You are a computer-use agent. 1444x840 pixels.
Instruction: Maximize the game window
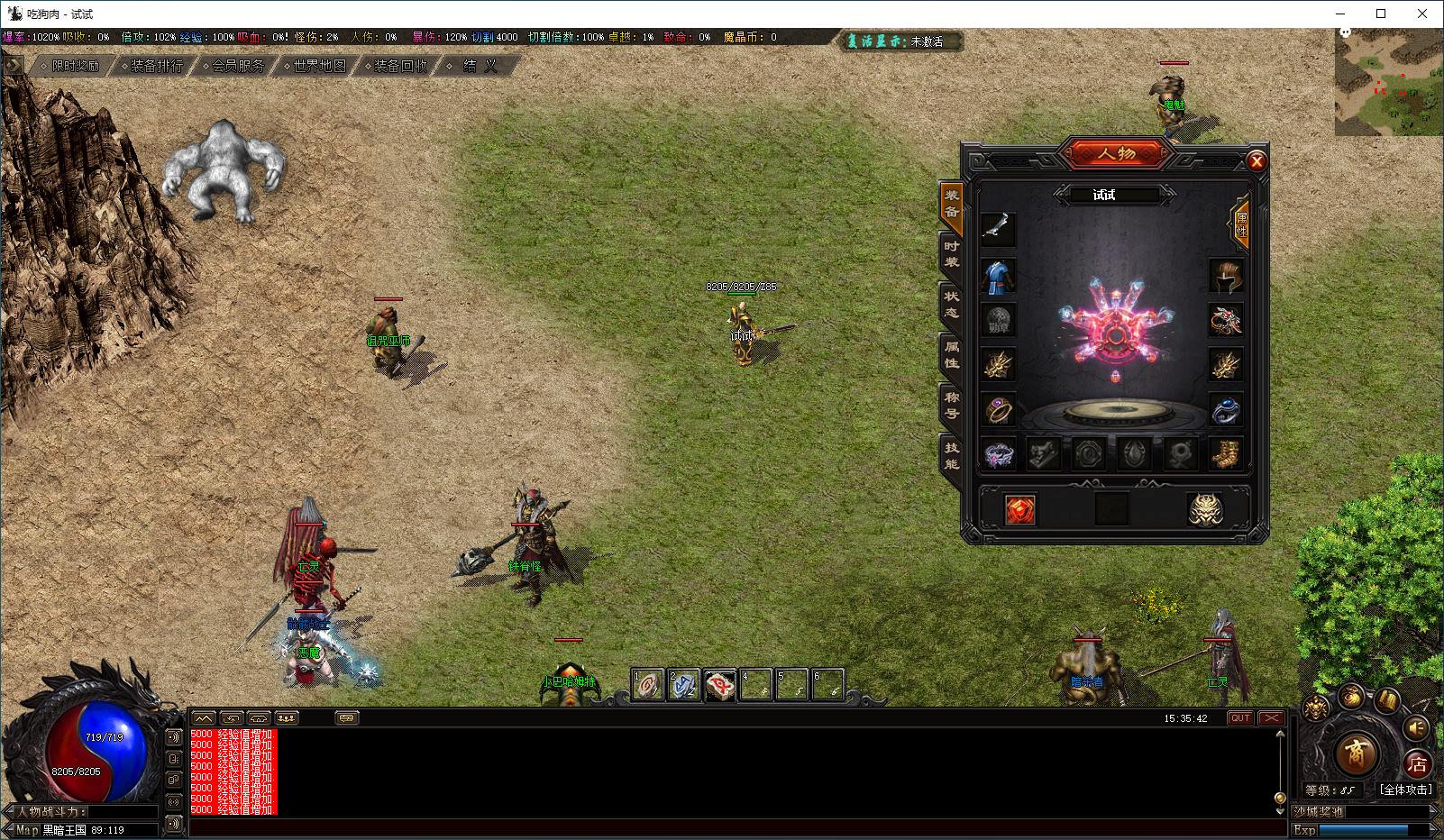pos(1380,14)
